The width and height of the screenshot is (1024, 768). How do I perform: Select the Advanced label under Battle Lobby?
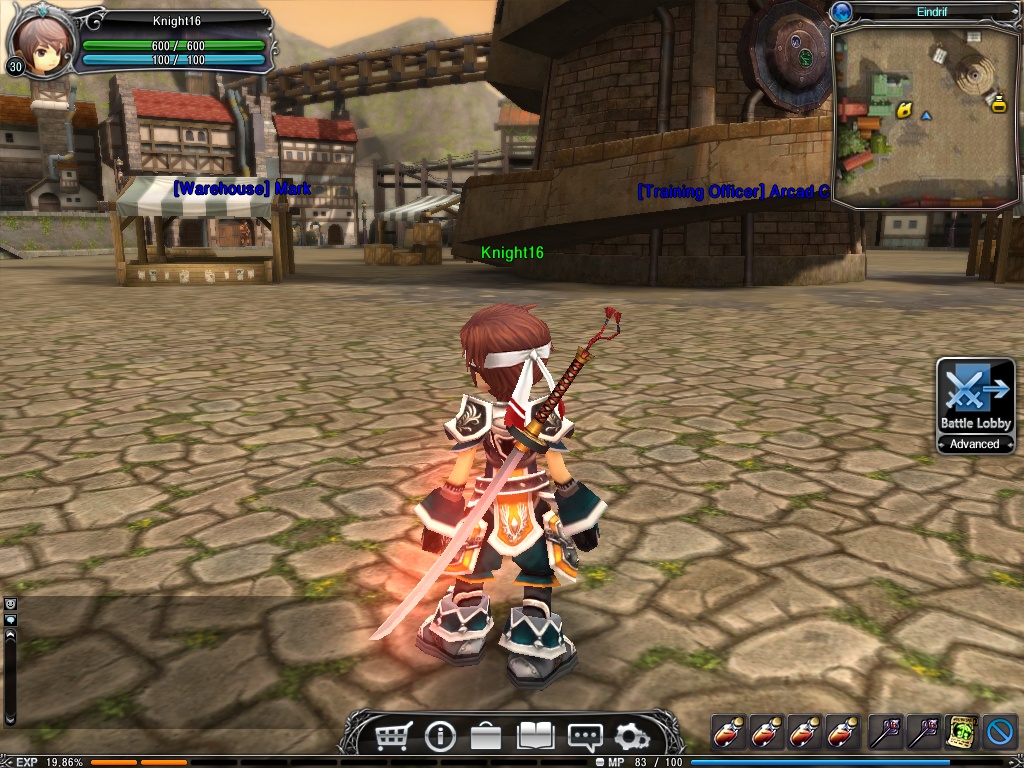click(975, 444)
